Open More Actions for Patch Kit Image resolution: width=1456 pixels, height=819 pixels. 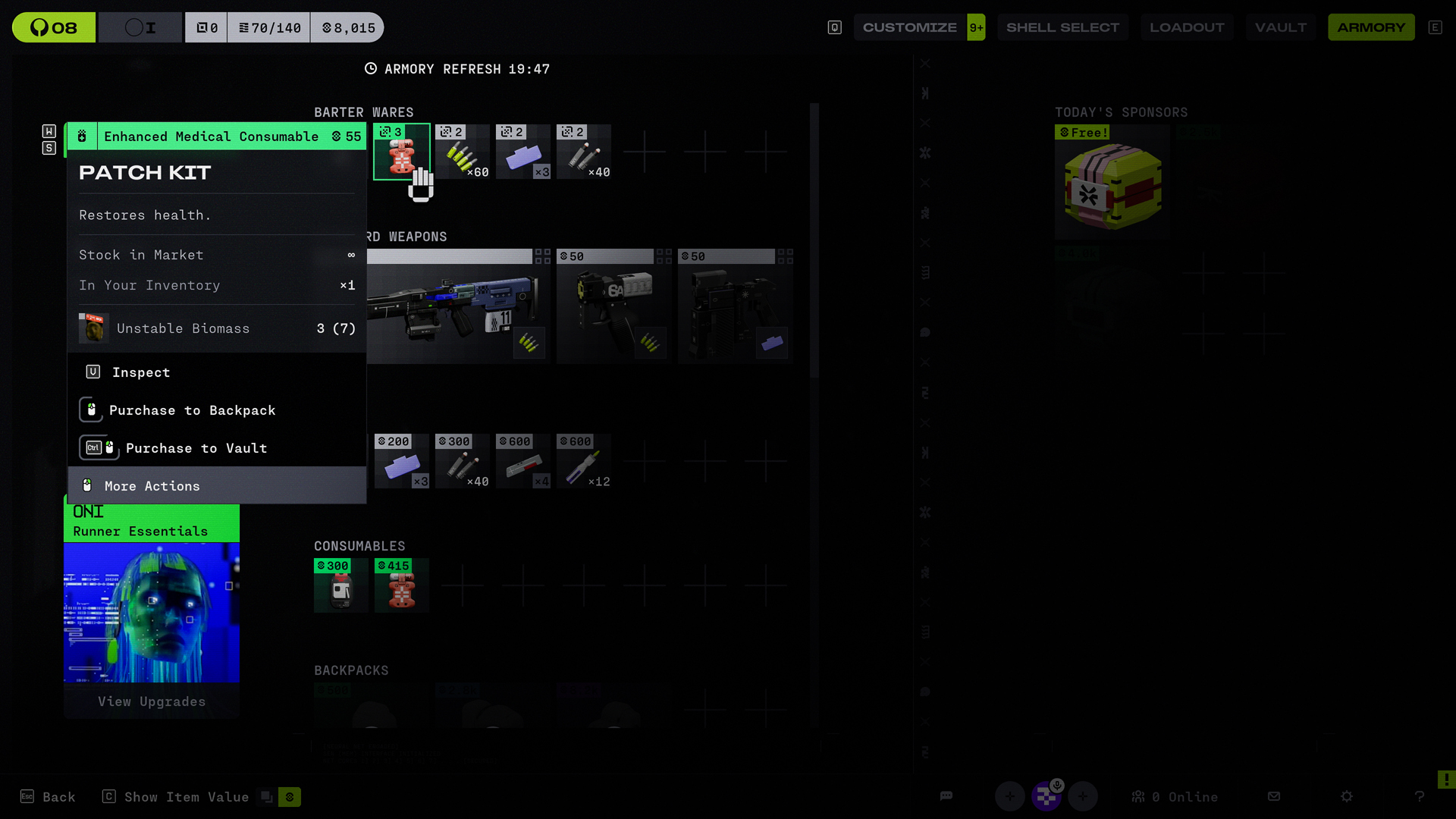pyautogui.click(x=152, y=486)
